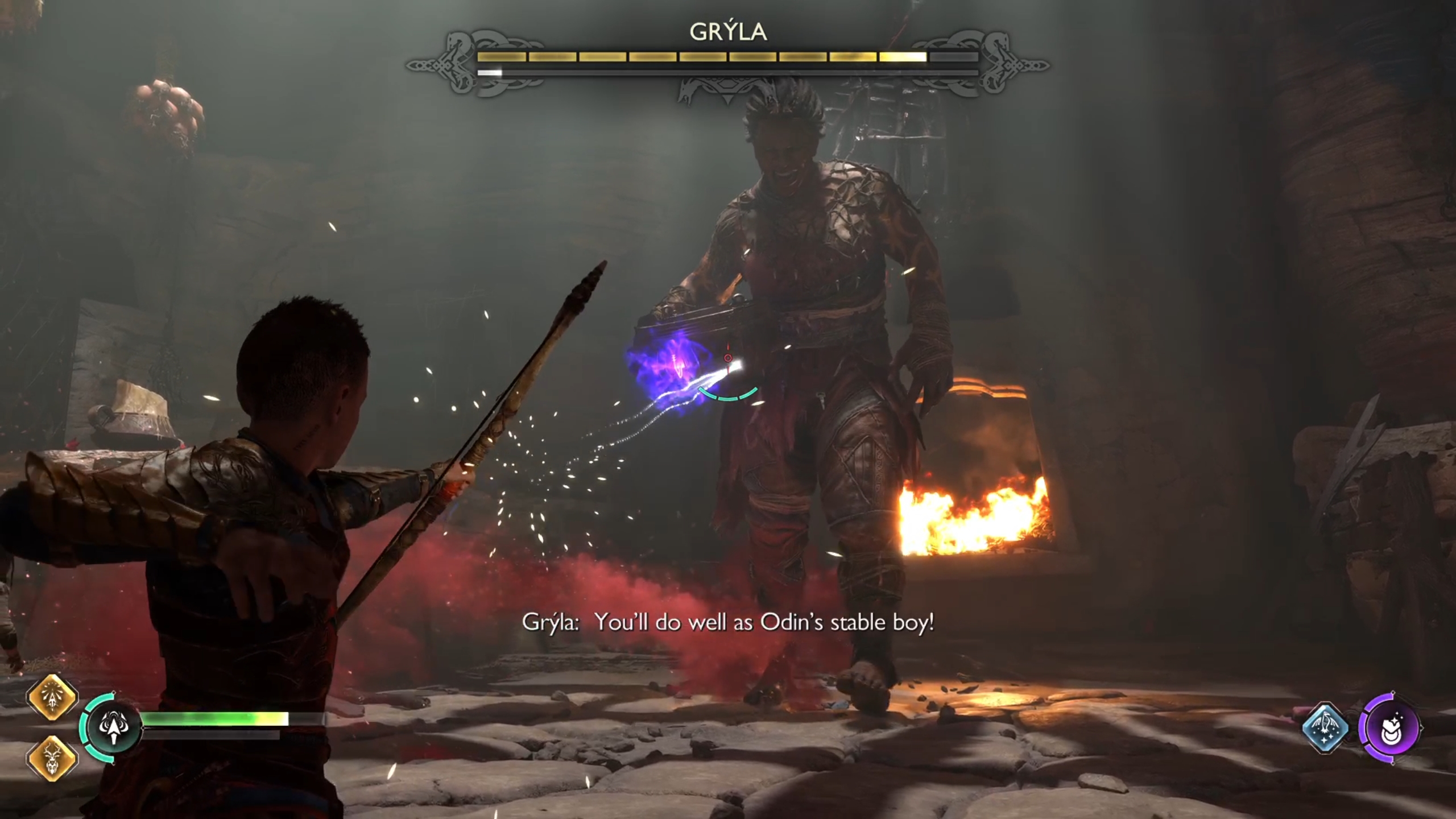Activate the purple sparkle companion ability icon
Image resolution: width=1456 pixels, height=819 pixels.
[x=1389, y=727]
